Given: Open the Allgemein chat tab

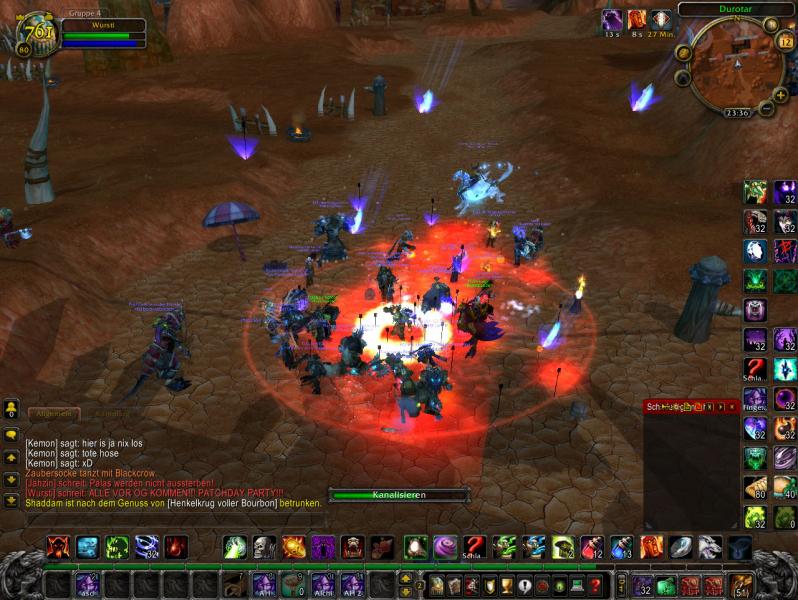Looking at the screenshot, I should [55, 412].
